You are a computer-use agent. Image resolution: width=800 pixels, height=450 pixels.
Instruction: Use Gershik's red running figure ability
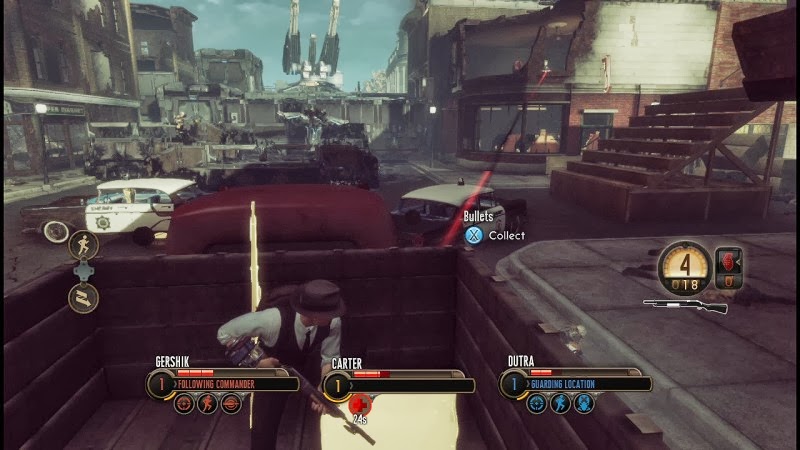206,402
